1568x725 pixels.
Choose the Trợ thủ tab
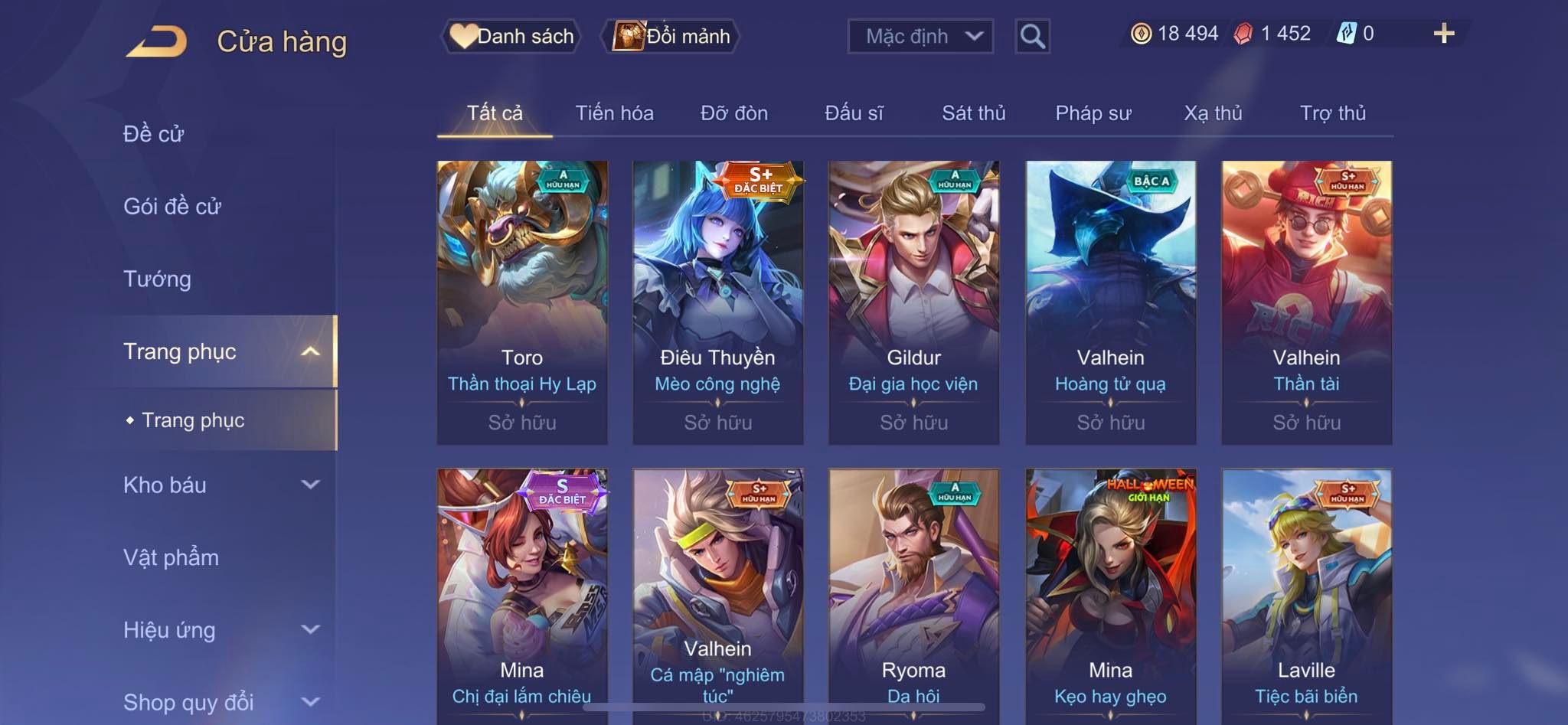coord(1332,113)
